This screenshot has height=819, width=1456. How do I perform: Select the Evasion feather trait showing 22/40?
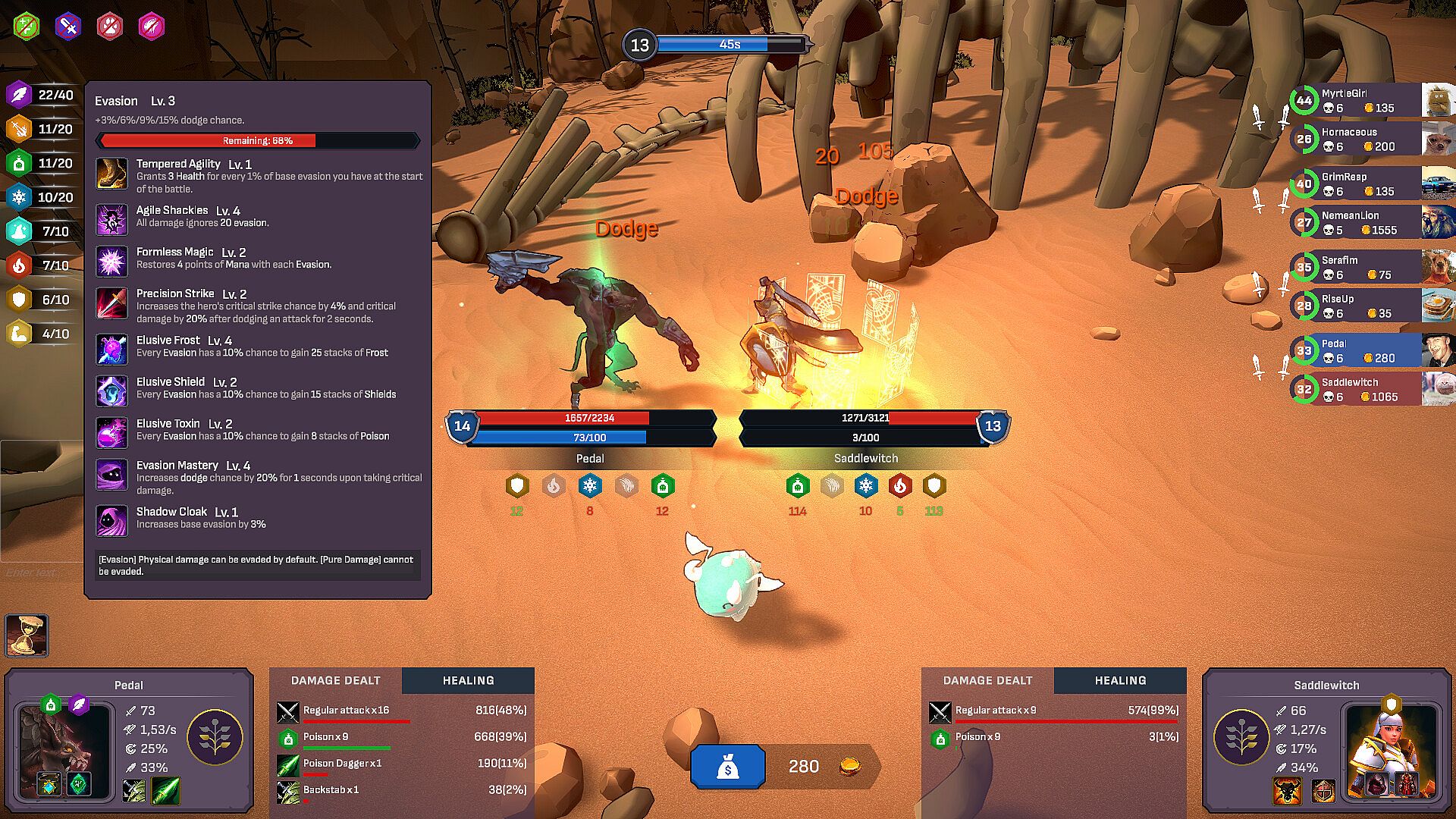pyautogui.click(x=20, y=96)
